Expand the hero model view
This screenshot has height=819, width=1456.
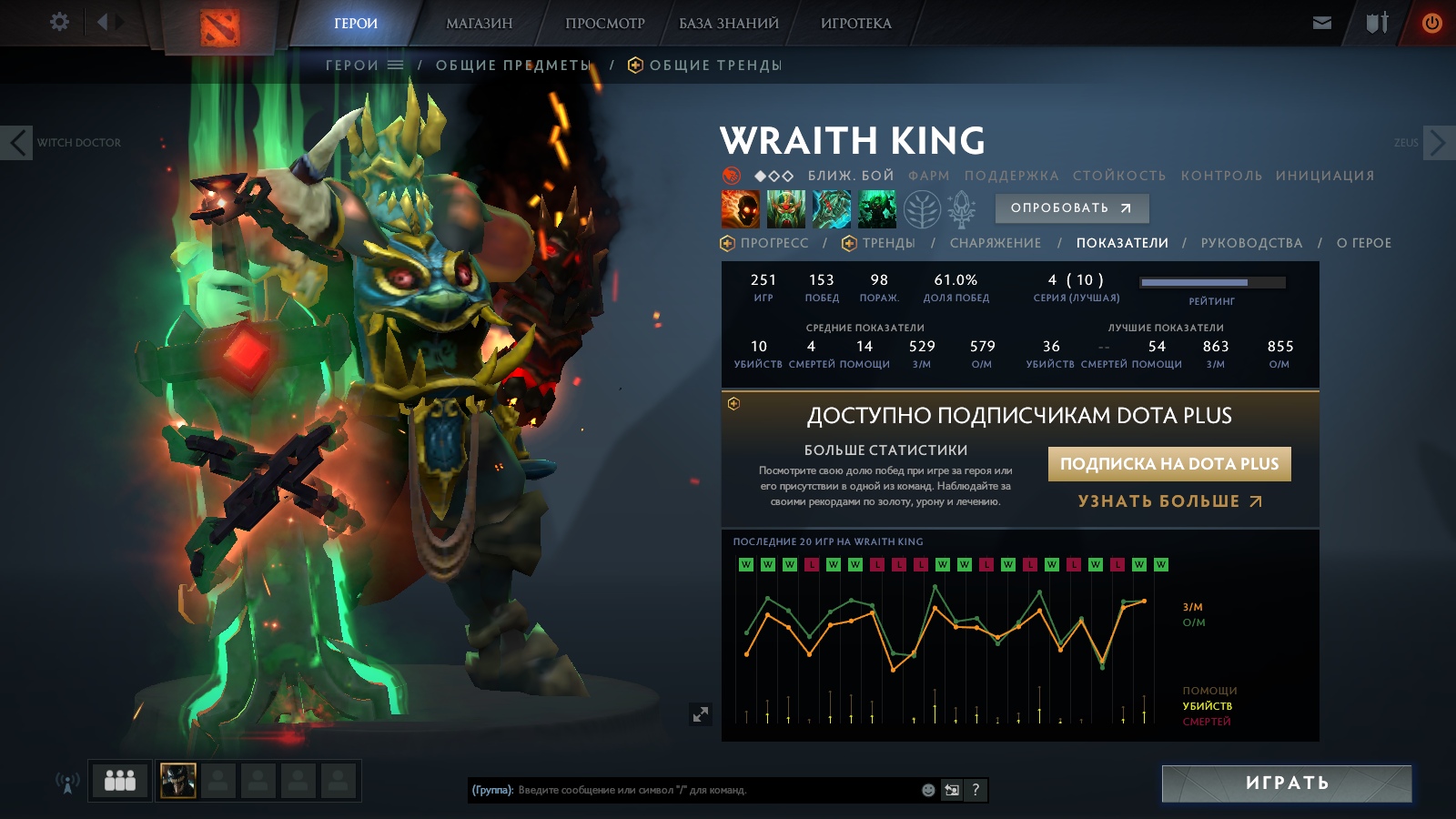click(x=700, y=714)
